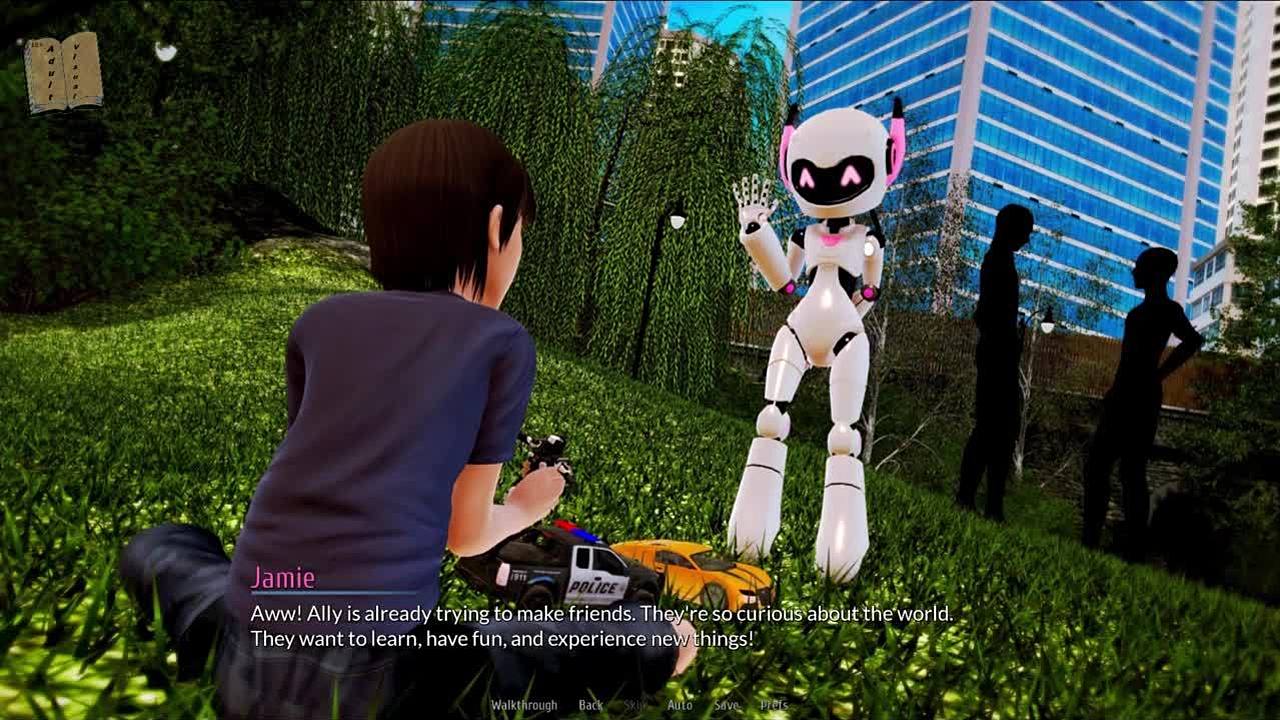Open the Save screen
Viewport: 1280px width, 720px height.
726,705
